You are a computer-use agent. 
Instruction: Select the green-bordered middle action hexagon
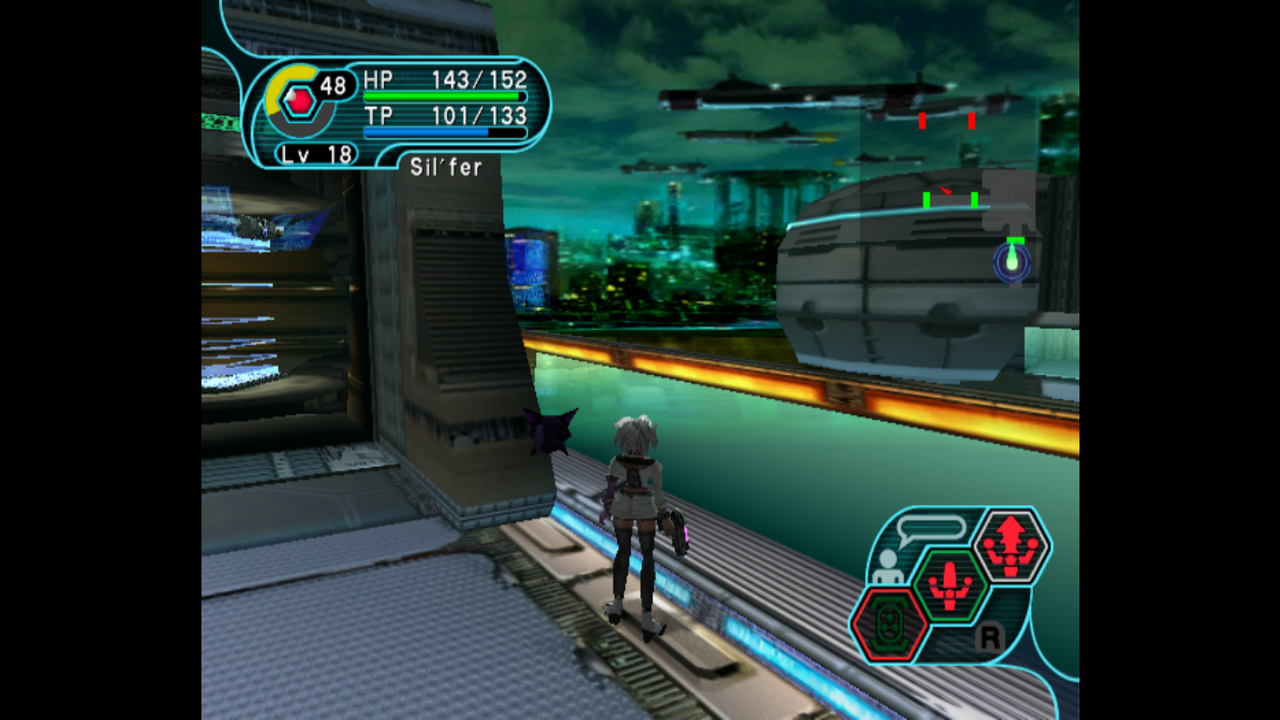[949, 585]
